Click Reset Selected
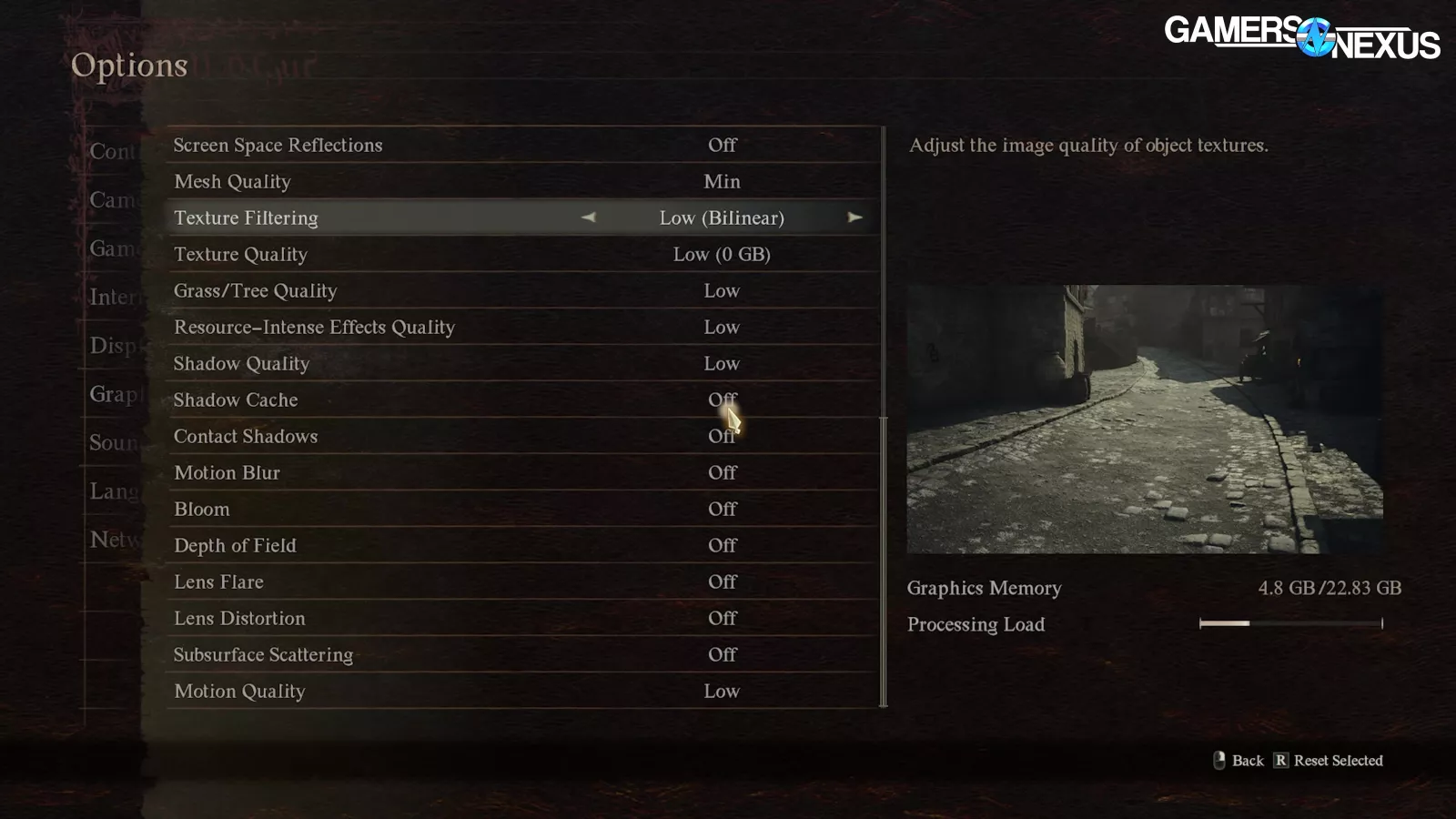Screen dimensions: 1456x819 [1329, 761]
